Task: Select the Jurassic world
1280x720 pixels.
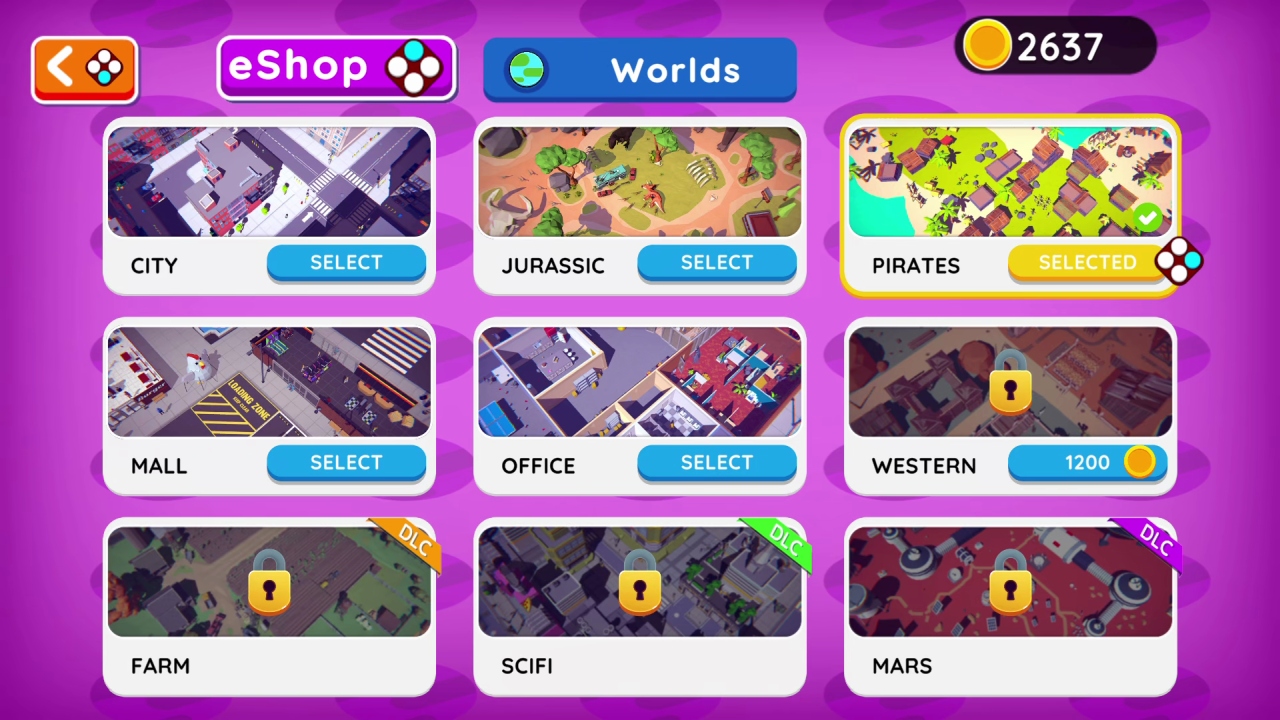Action: [x=716, y=262]
